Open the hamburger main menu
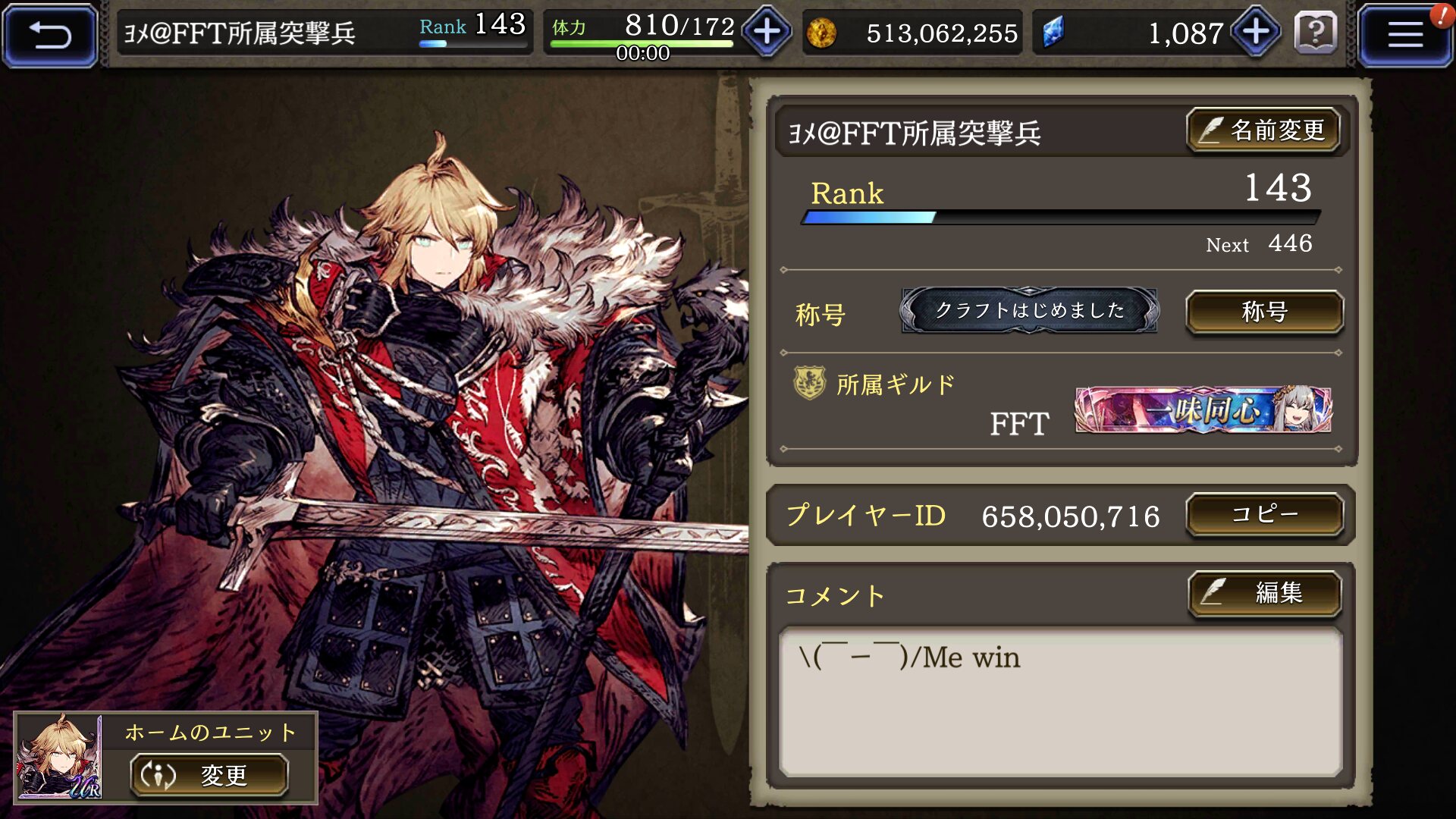Screen dimensions: 1456x819 tap(1404, 35)
